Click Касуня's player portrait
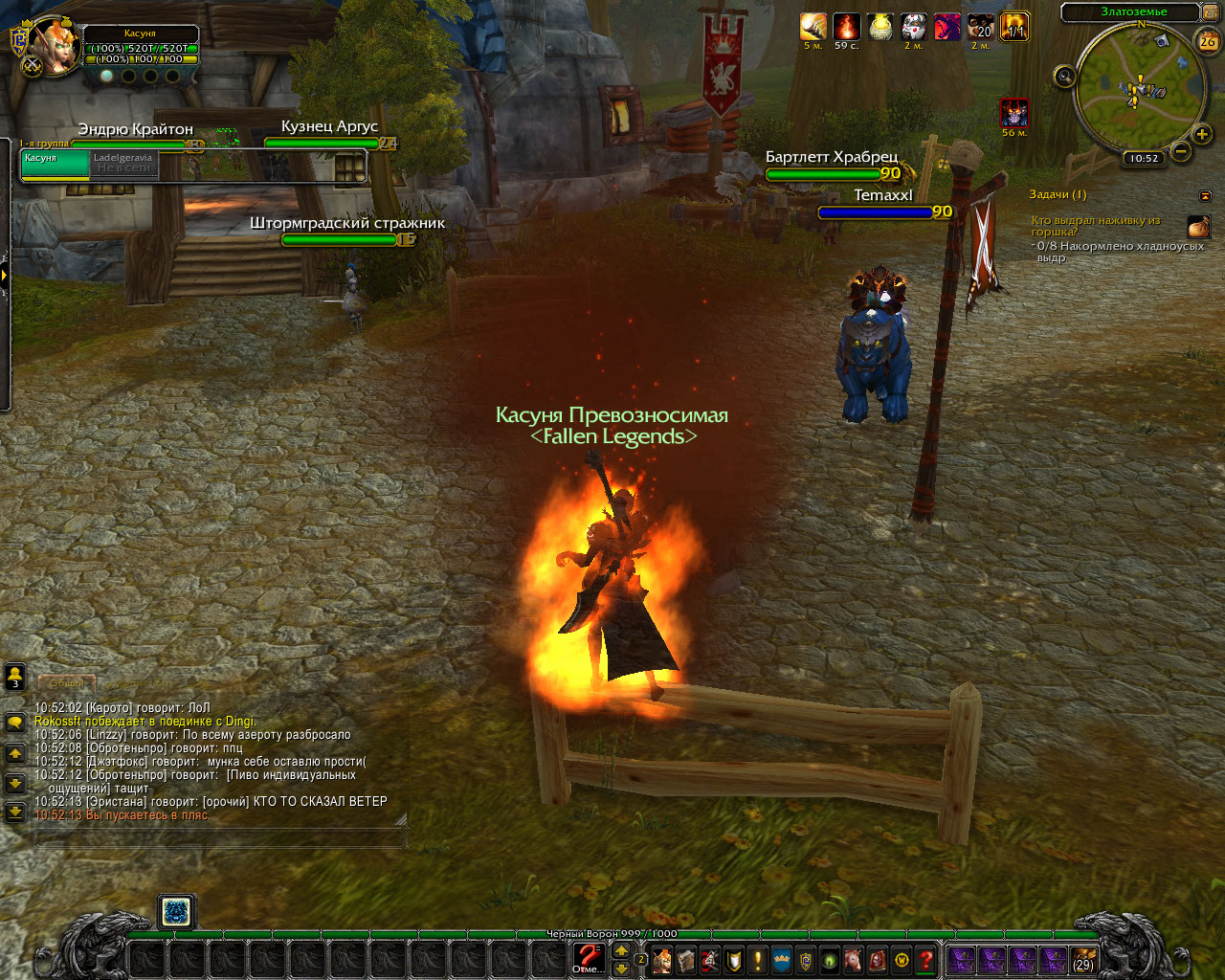This screenshot has height=980, width=1225. (x=55, y=44)
